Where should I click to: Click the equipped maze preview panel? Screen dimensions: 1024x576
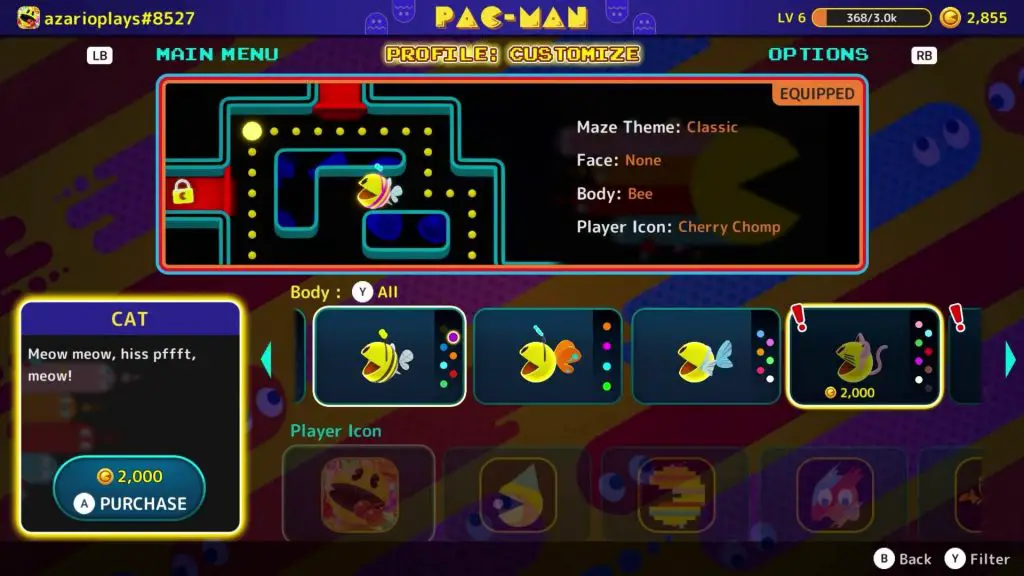coord(511,173)
